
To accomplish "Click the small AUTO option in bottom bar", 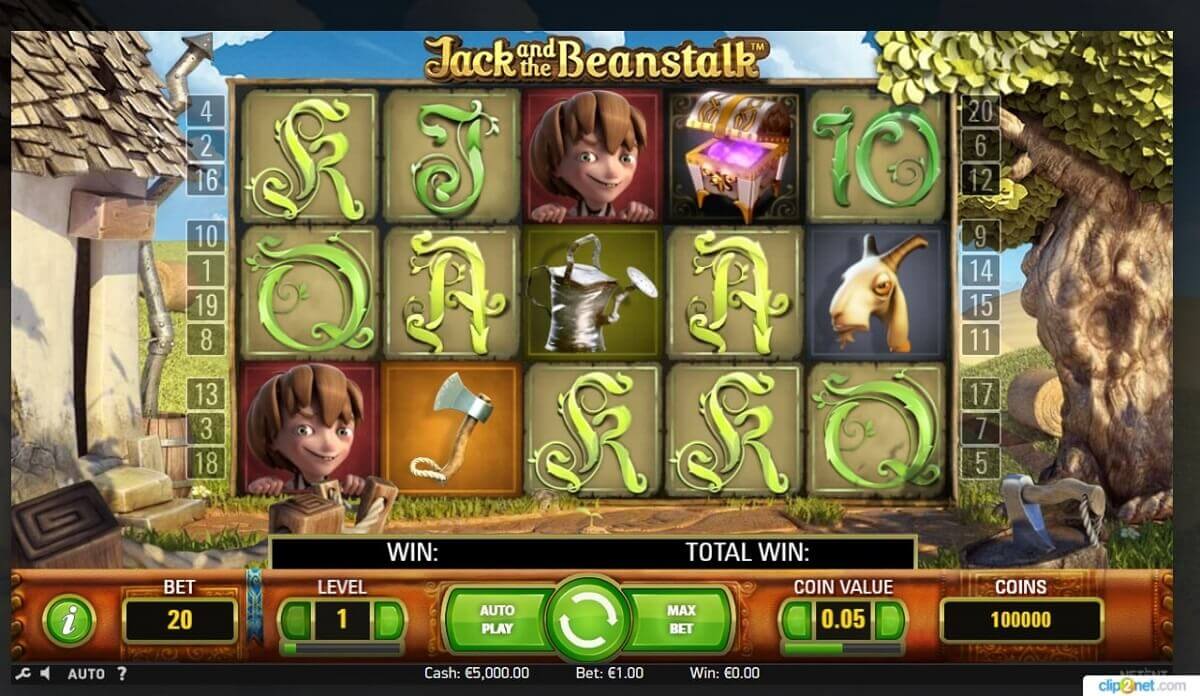I will click(86, 674).
